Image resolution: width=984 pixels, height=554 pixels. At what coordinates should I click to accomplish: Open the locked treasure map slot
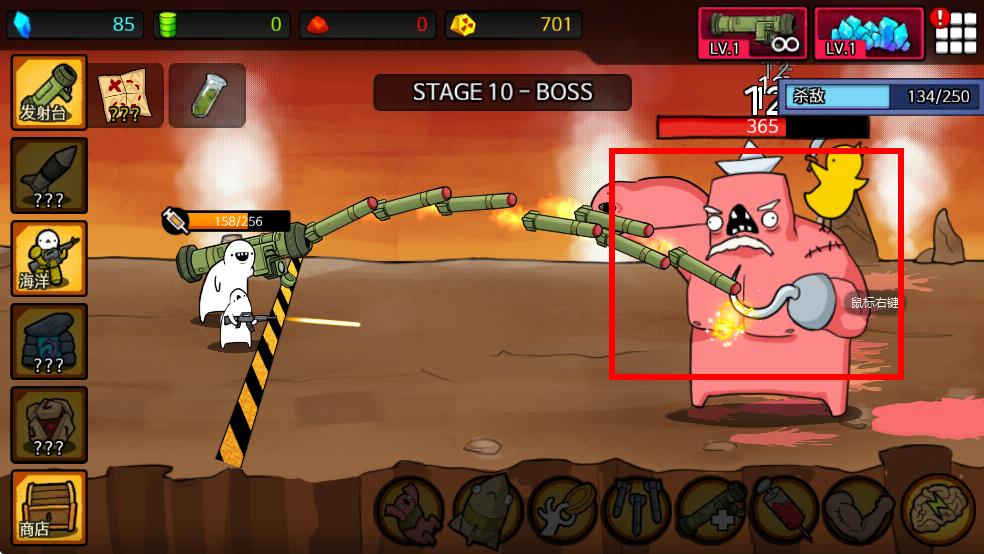[127, 95]
